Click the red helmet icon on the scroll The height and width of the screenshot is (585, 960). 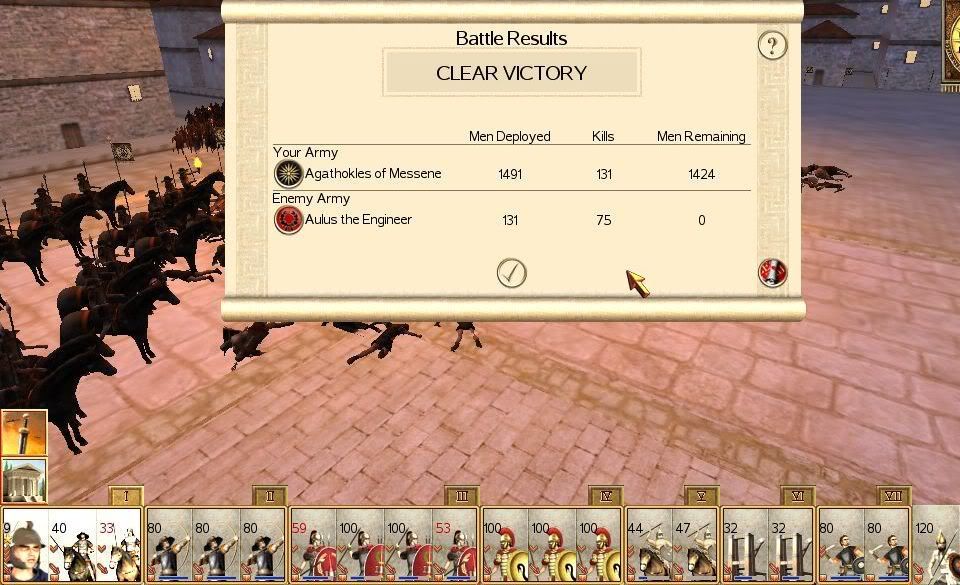(x=772, y=273)
